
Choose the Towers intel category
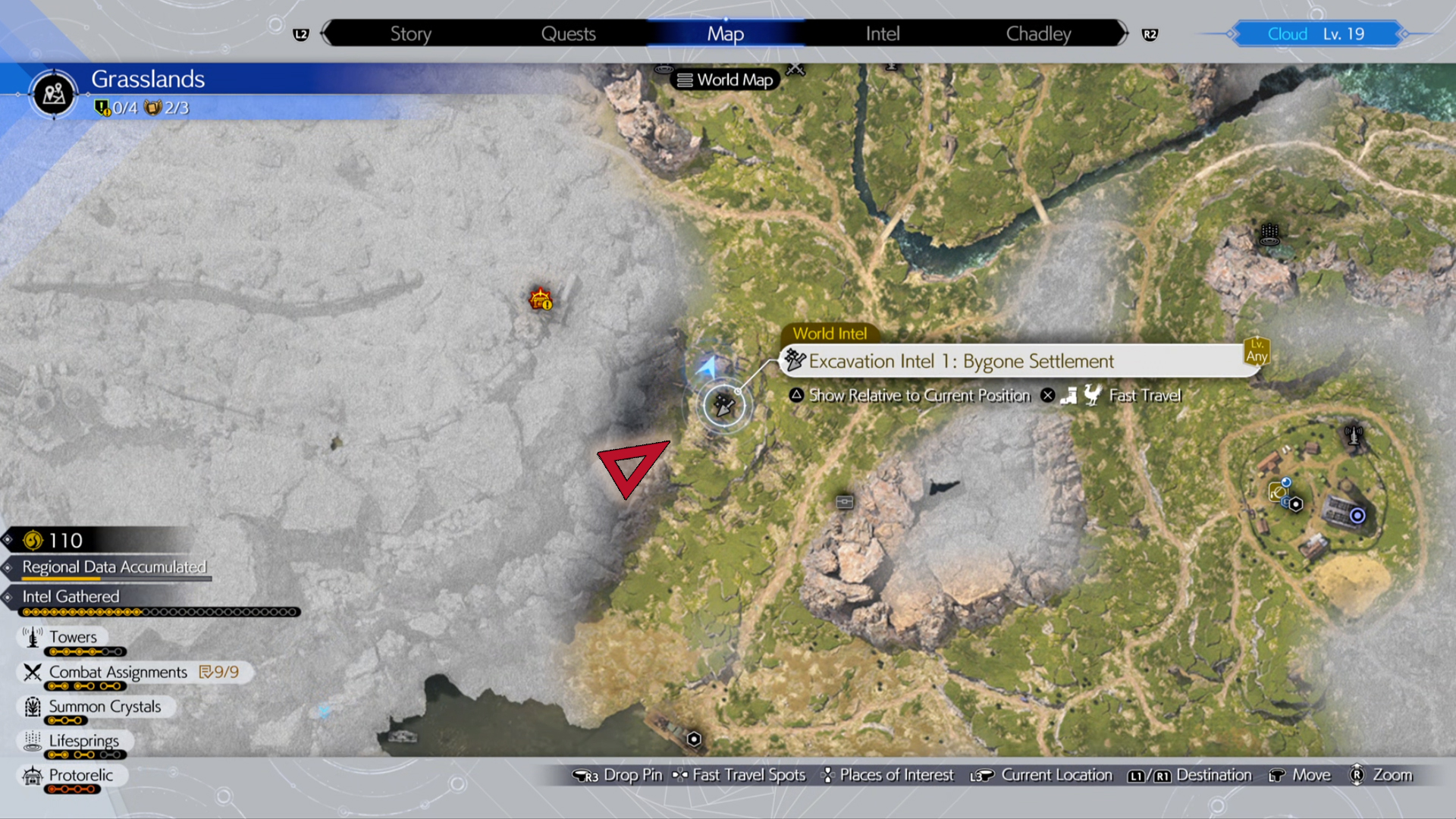[x=72, y=637]
